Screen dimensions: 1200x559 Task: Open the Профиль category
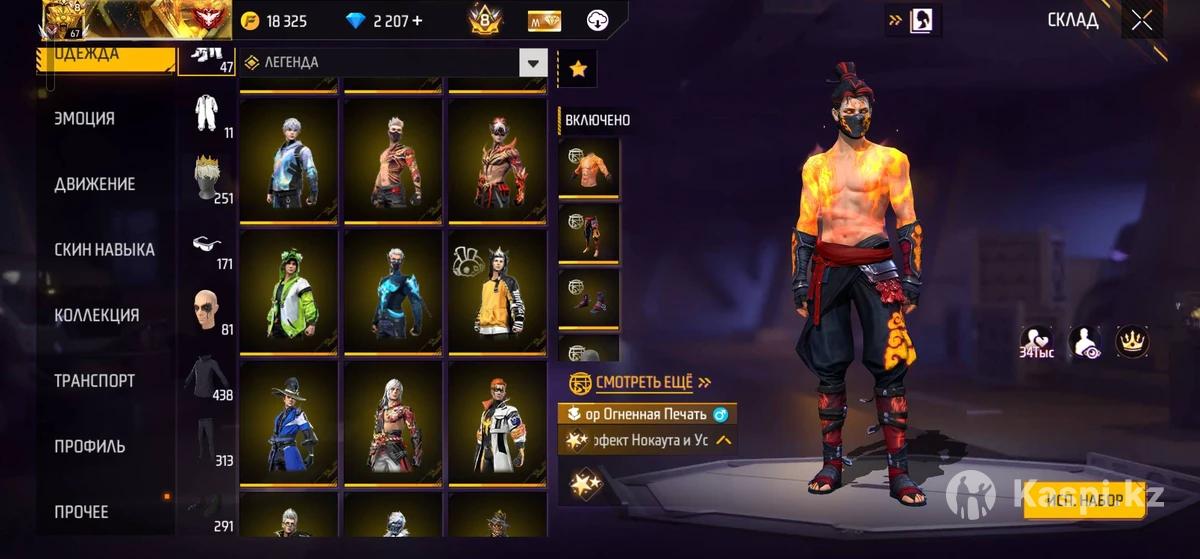(x=89, y=446)
